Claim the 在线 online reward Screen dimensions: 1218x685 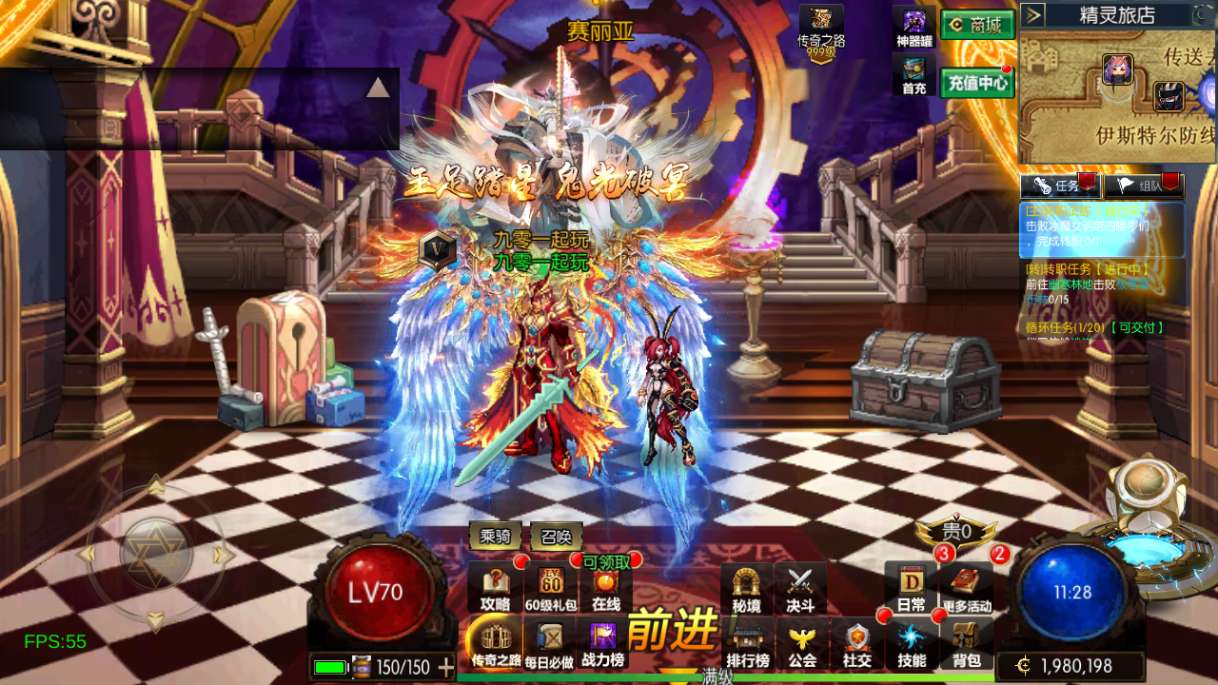[x=606, y=588]
